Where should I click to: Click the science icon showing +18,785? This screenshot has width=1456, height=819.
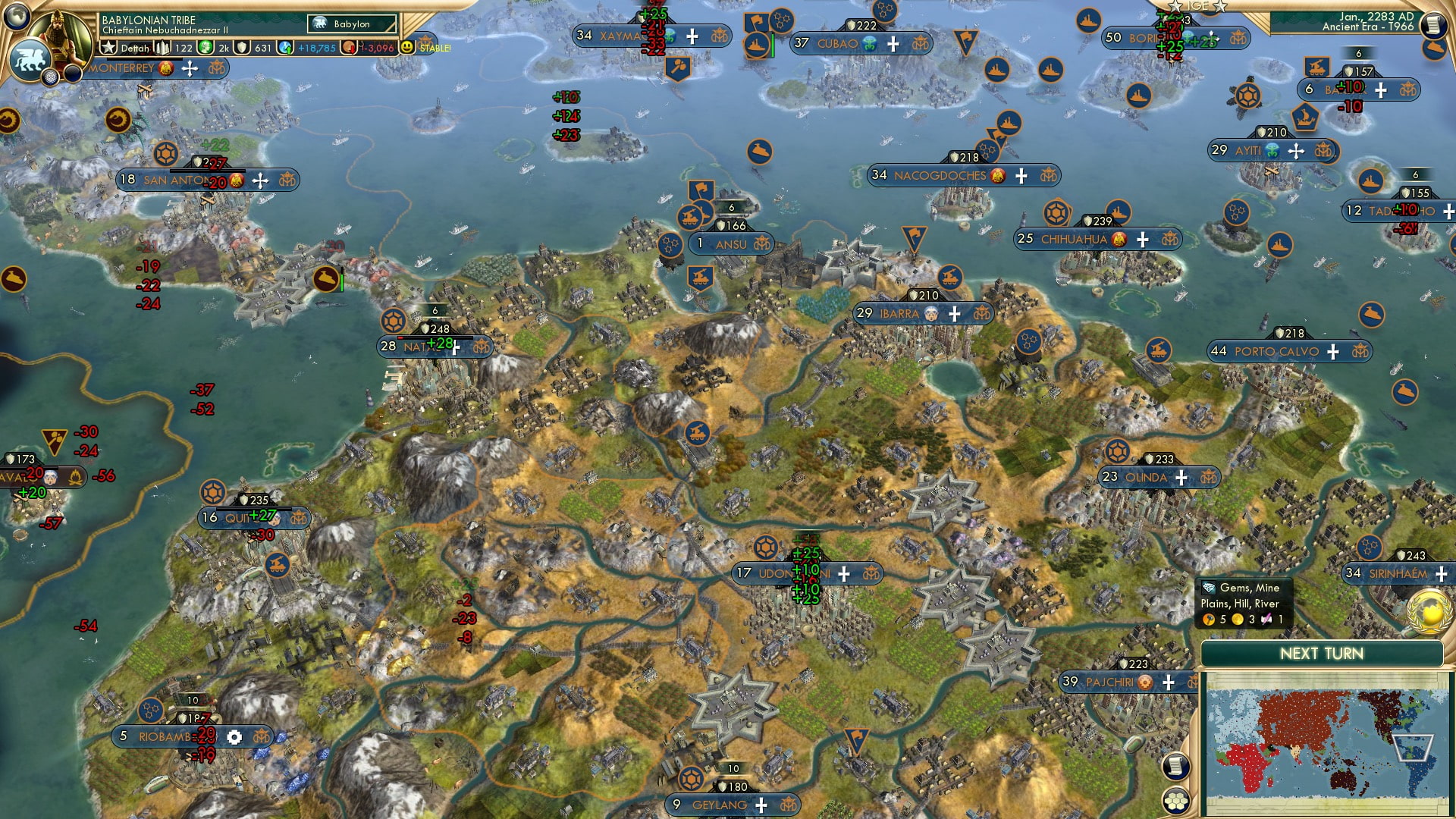click(284, 45)
